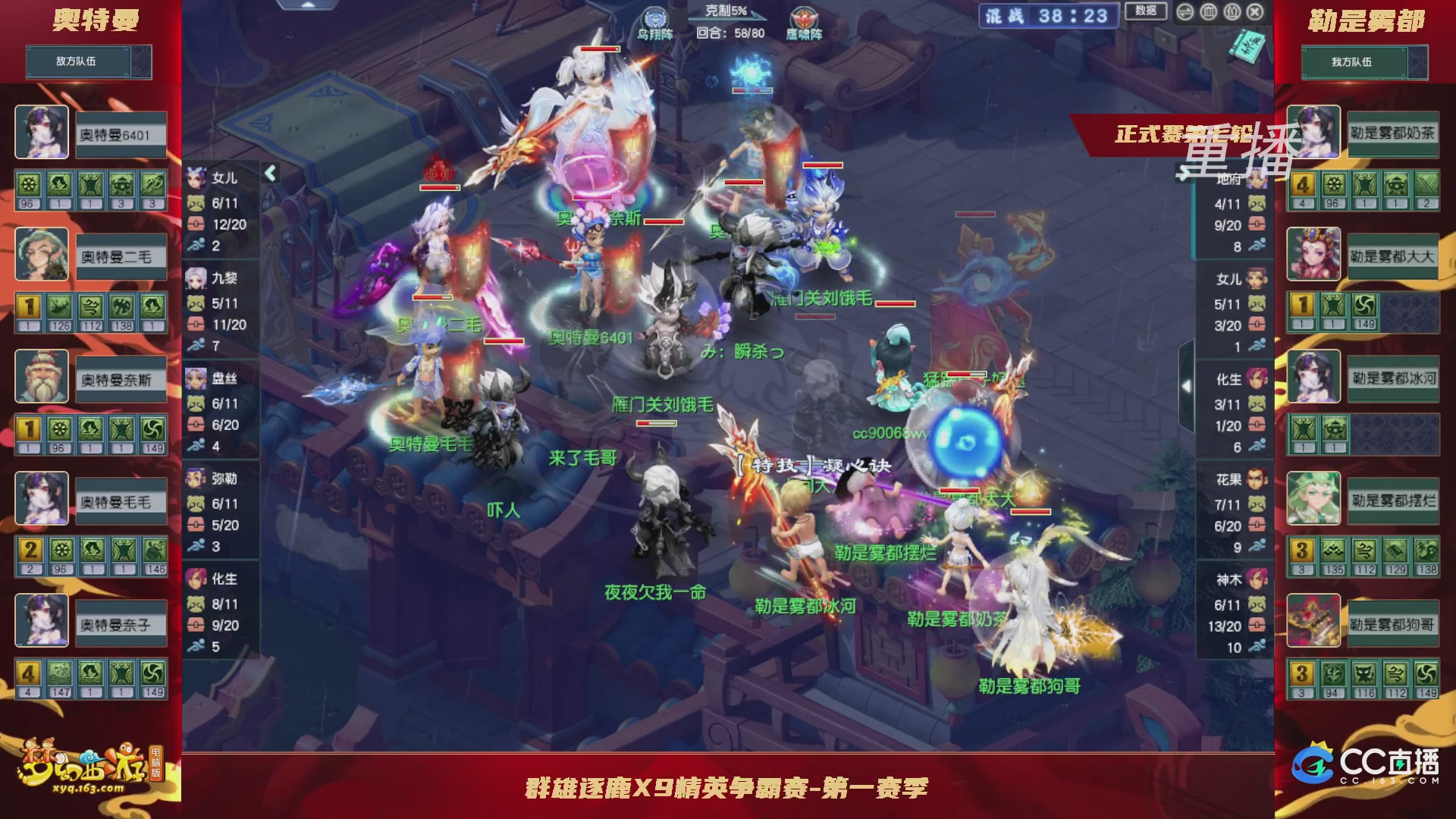The height and width of the screenshot is (819, 1456).
Task: Collapse the unit list with the left-pointing chevron
Action: (x=271, y=173)
